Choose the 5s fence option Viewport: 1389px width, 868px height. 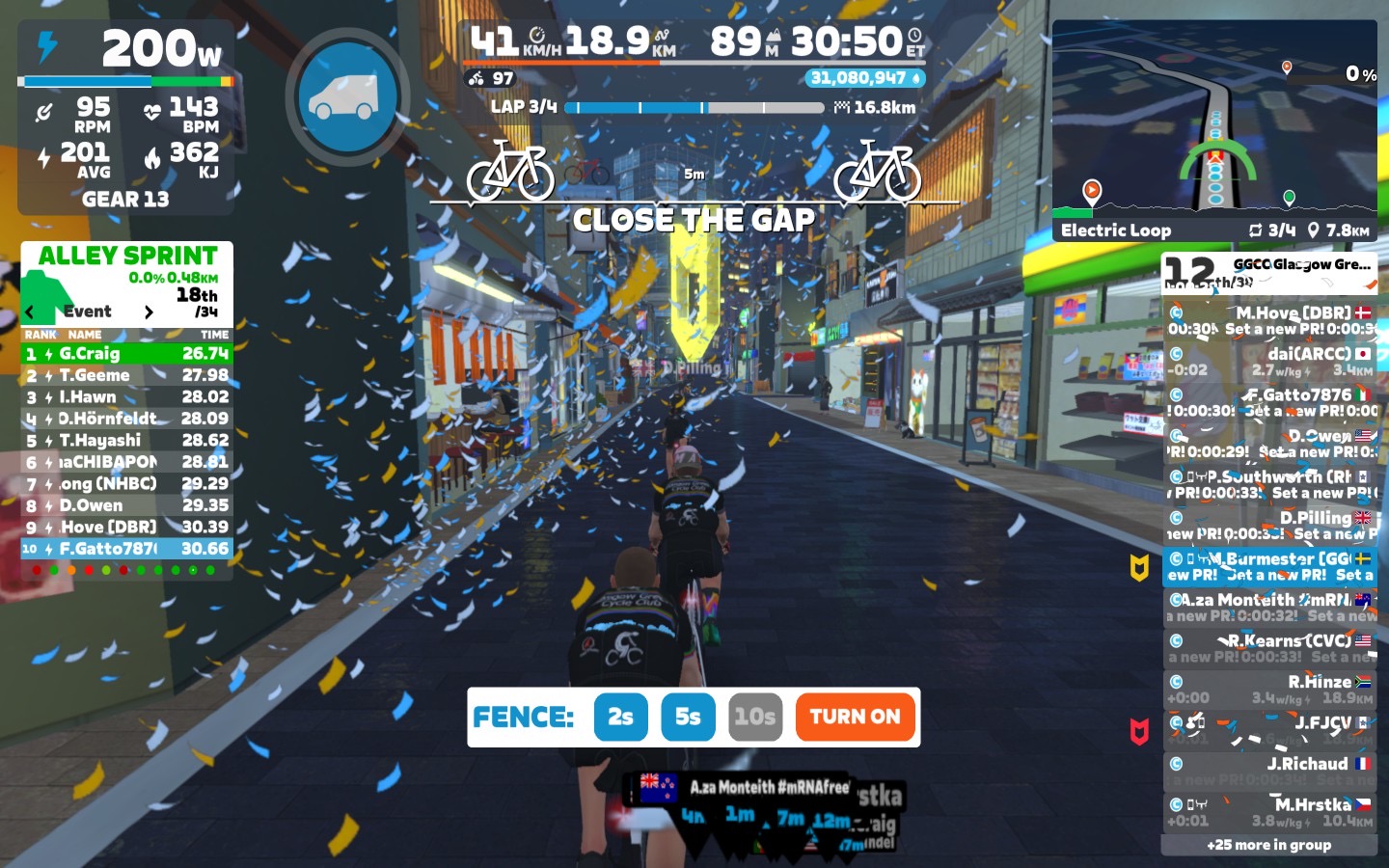point(688,717)
